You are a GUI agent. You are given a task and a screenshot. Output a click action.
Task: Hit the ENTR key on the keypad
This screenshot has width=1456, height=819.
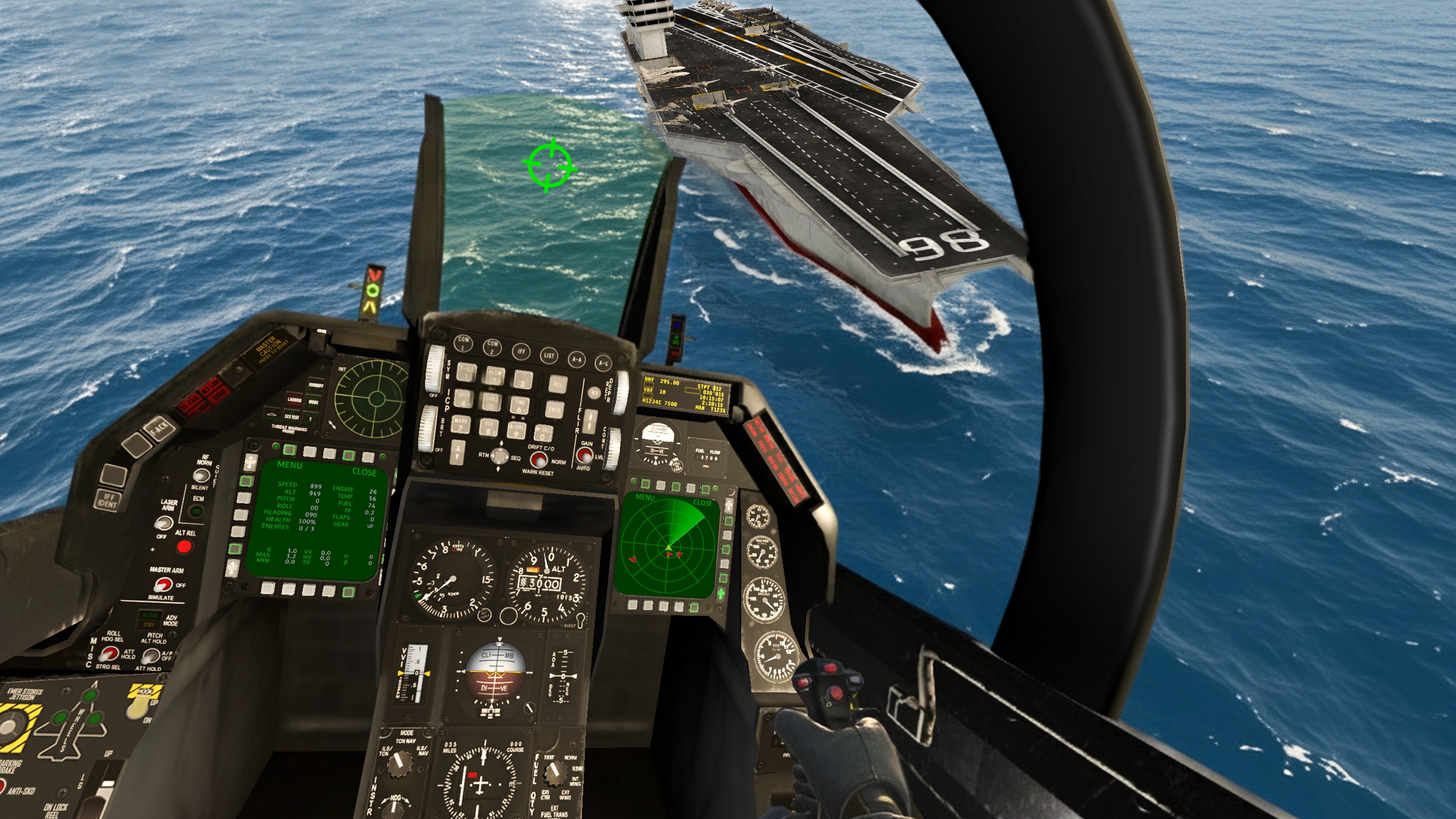[554, 409]
